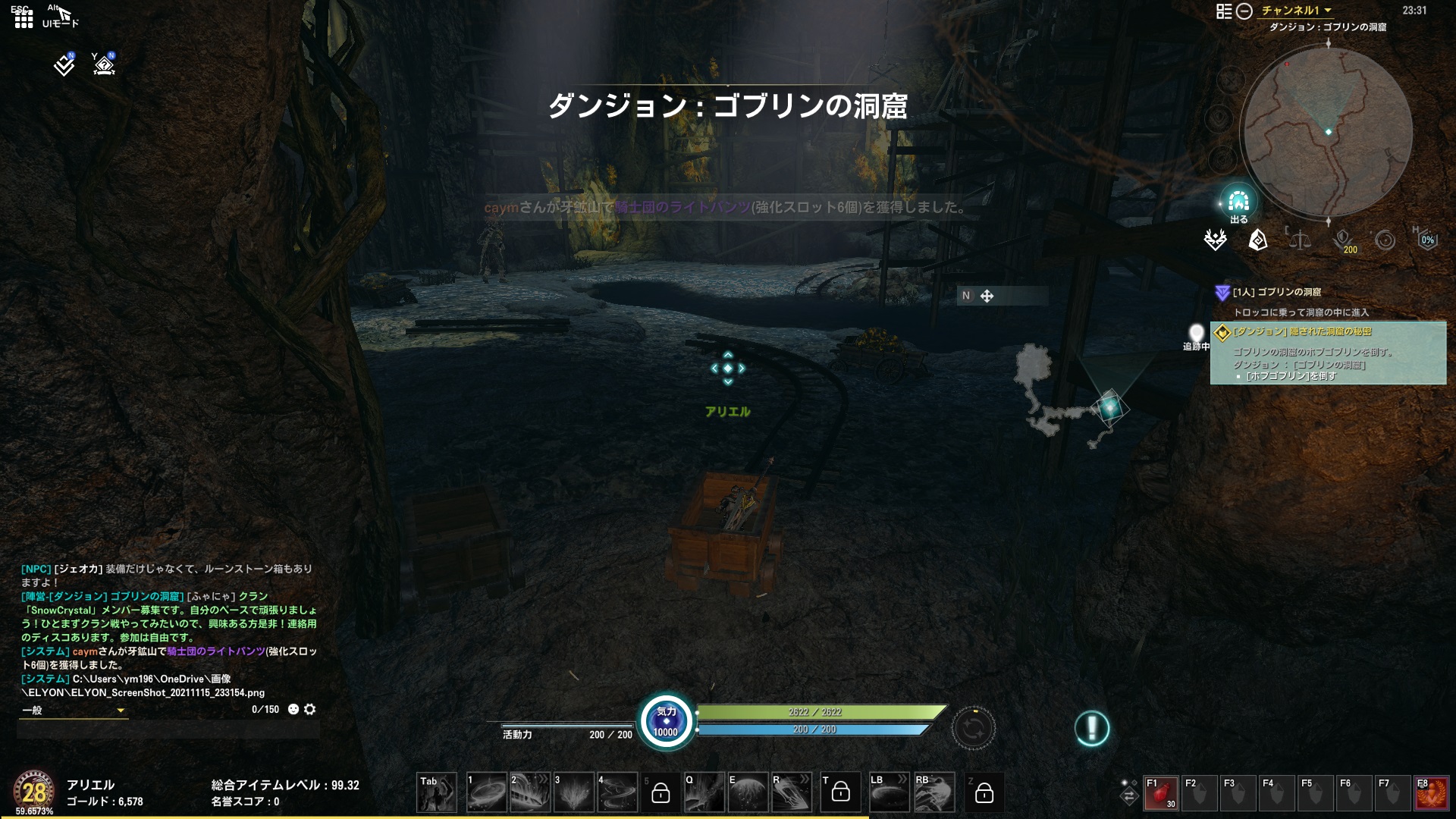1456x819 pixels.
Task: Unlock the locked T skill slot
Action: pyautogui.click(x=840, y=791)
